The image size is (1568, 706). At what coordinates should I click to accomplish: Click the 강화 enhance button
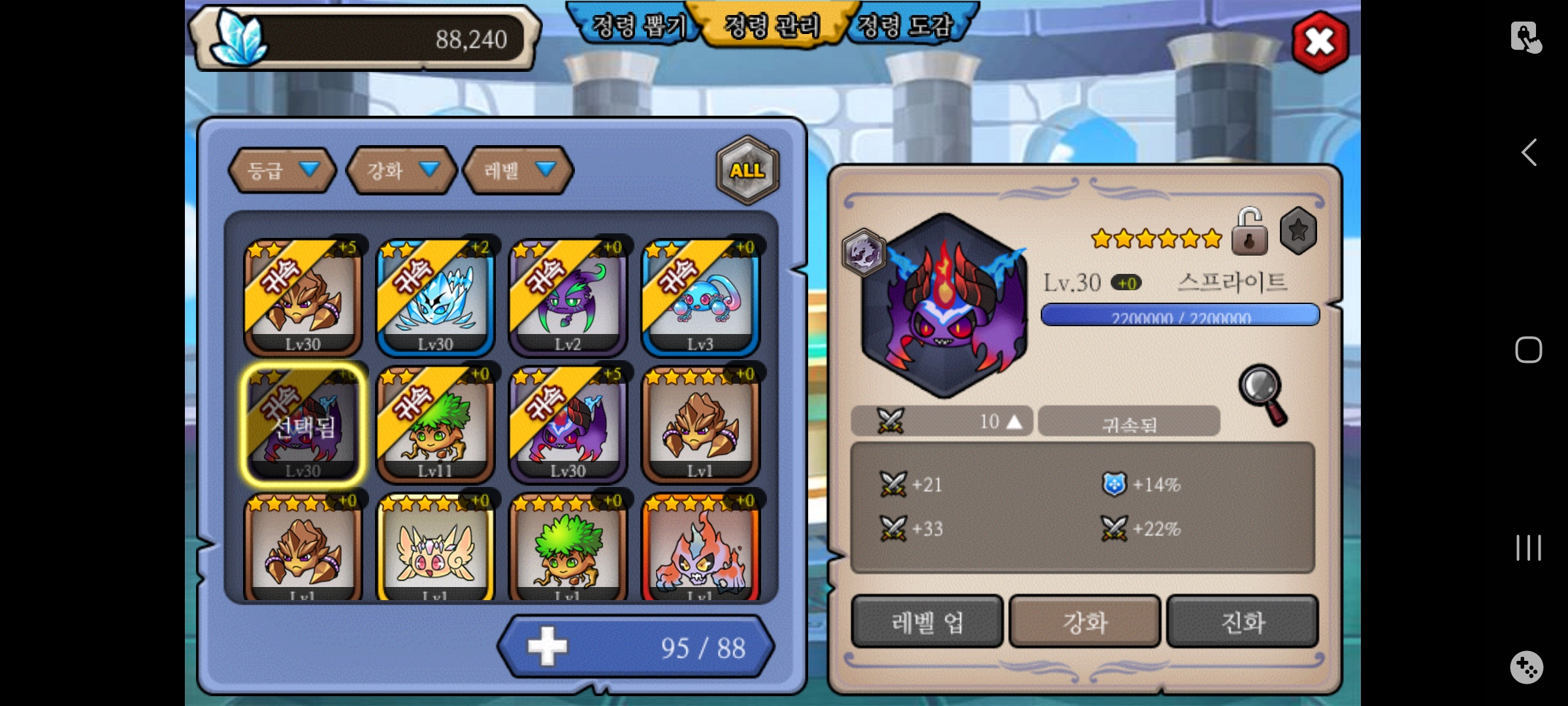(x=1085, y=622)
